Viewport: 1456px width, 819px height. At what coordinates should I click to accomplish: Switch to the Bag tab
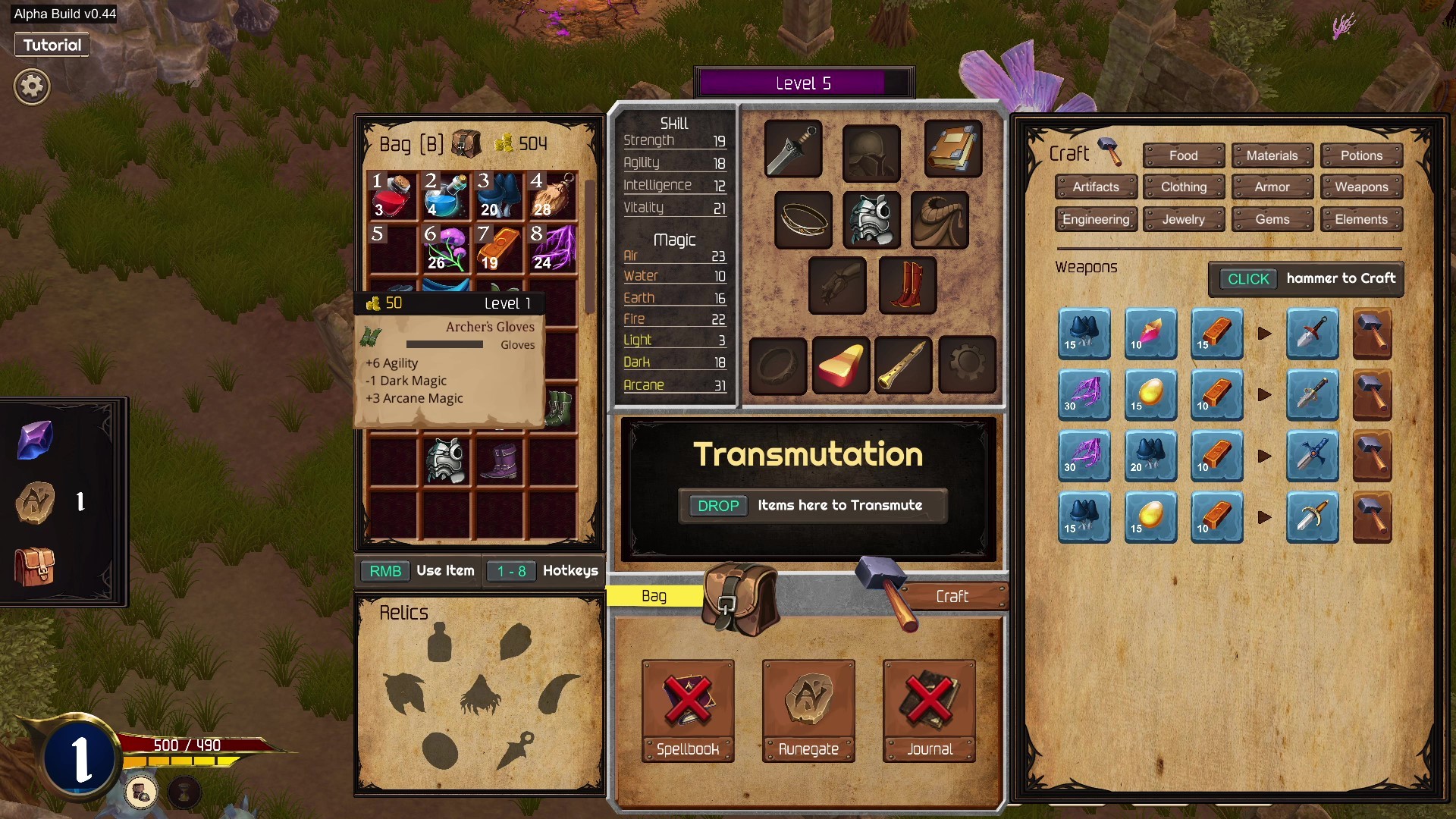coord(654,596)
